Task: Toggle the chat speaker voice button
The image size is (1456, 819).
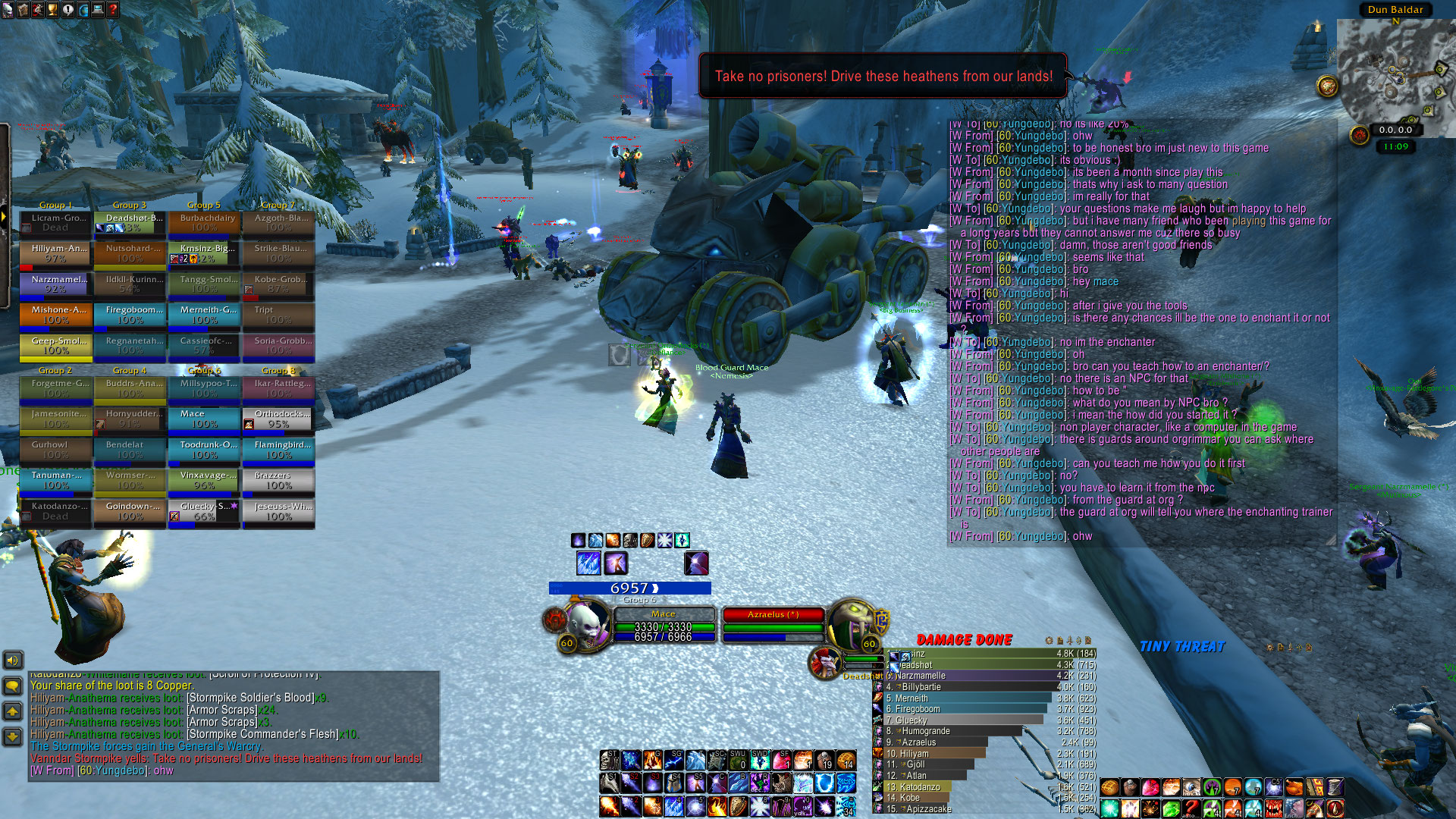Action: pyautogui.click(x=13, y=661)
